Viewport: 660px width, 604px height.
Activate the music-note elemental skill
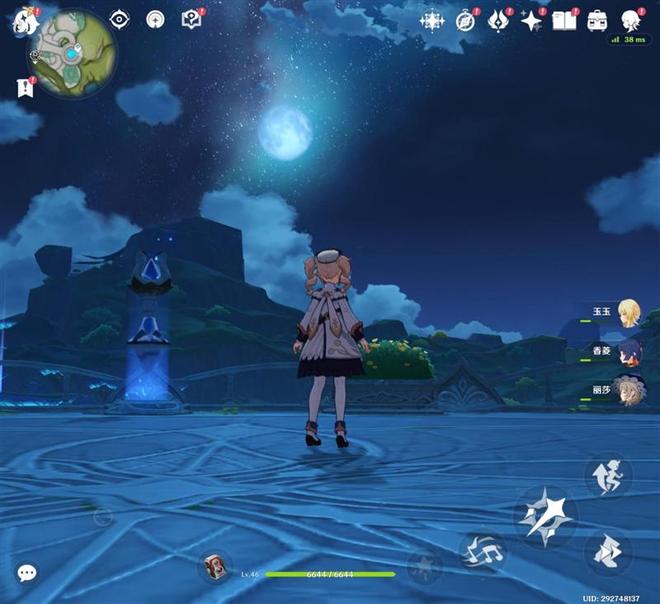click(482, 552)
